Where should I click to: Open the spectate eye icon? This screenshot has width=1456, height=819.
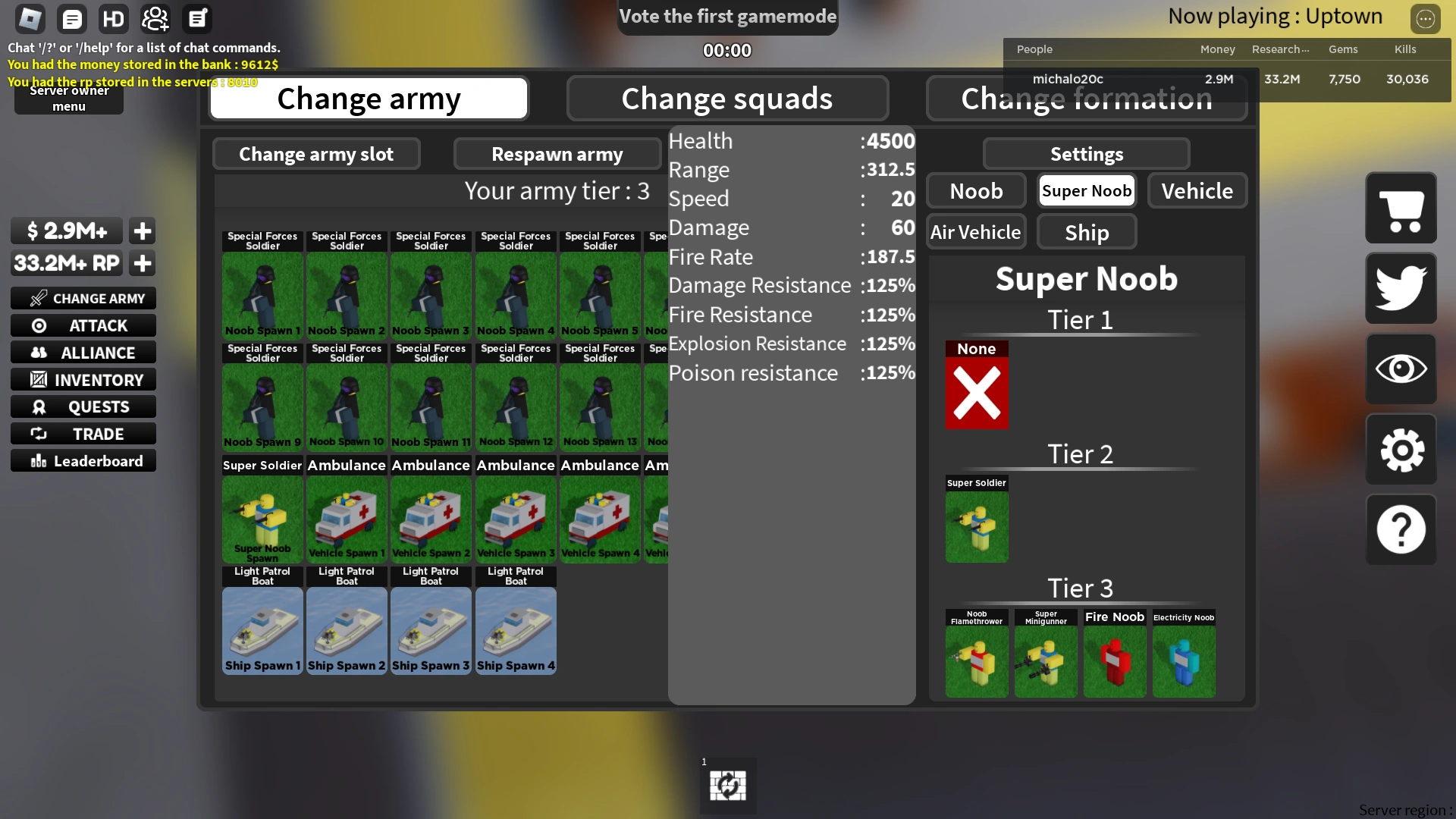click(x=1400, y=369)
